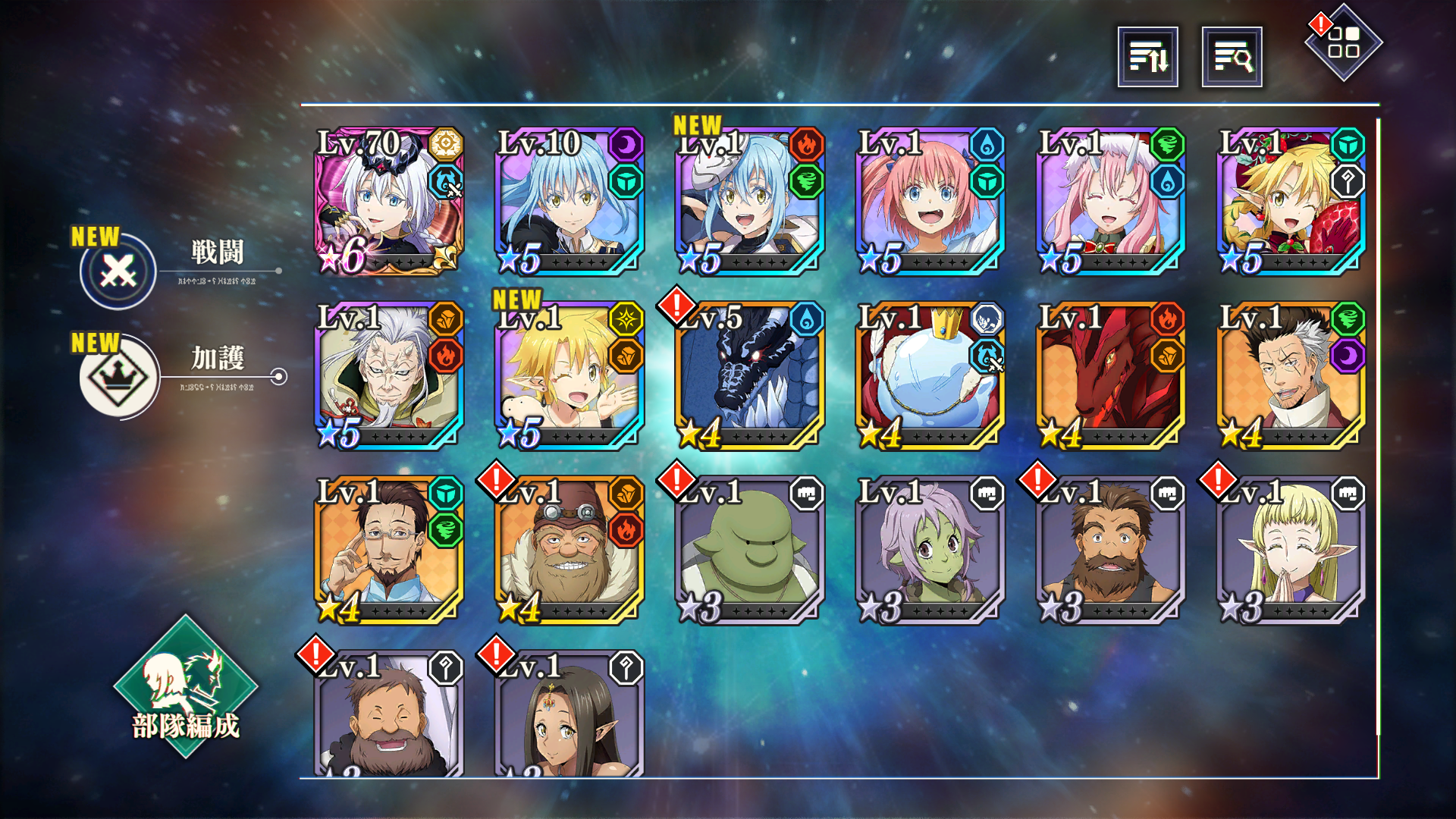The width and height of the screenshot is (1456, 819).
Task: Pick the glasses-wearing man card
Action: click(x=388, y=551)
